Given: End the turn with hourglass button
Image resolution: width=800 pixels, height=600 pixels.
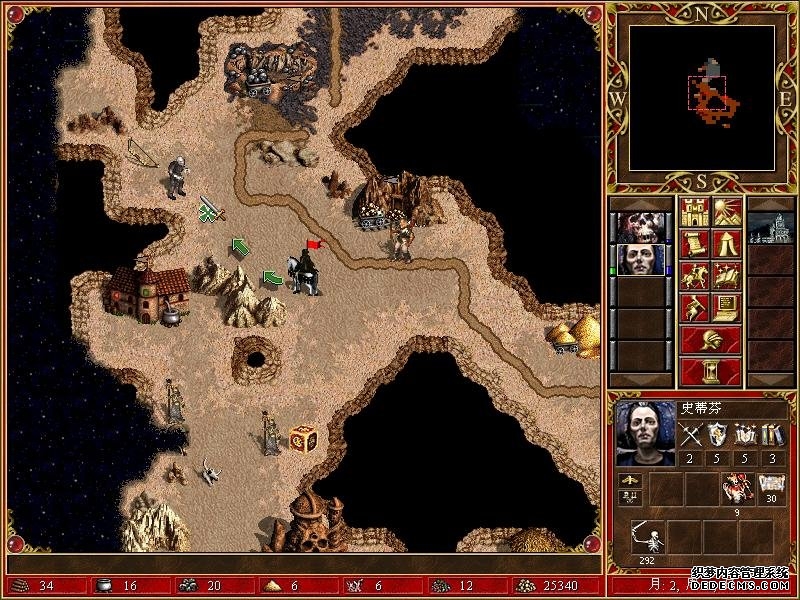Looking at the screenshot, I should point(711,371).
